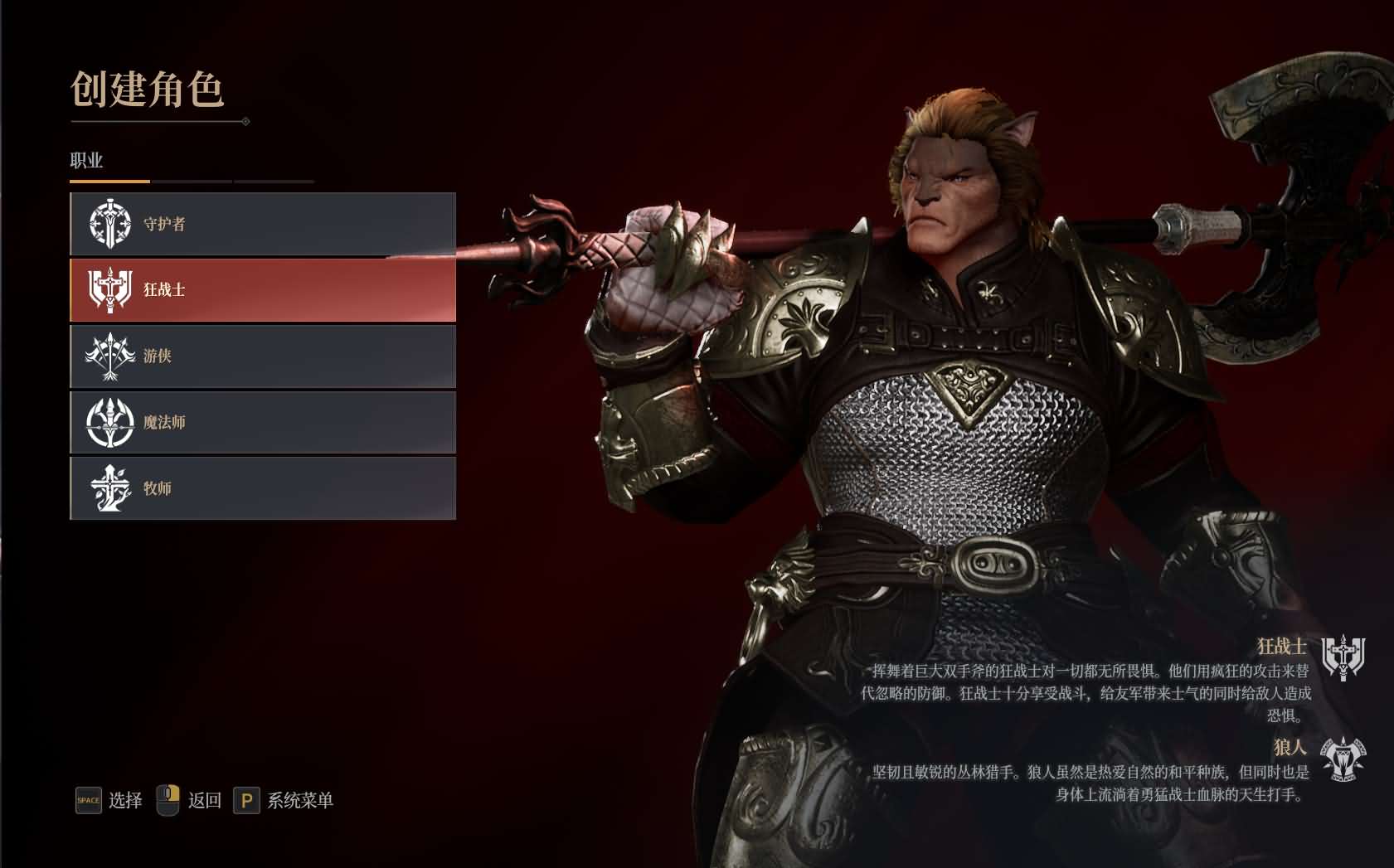
Task: Click the mouse icon next to 返回
Action: [168, 802]
